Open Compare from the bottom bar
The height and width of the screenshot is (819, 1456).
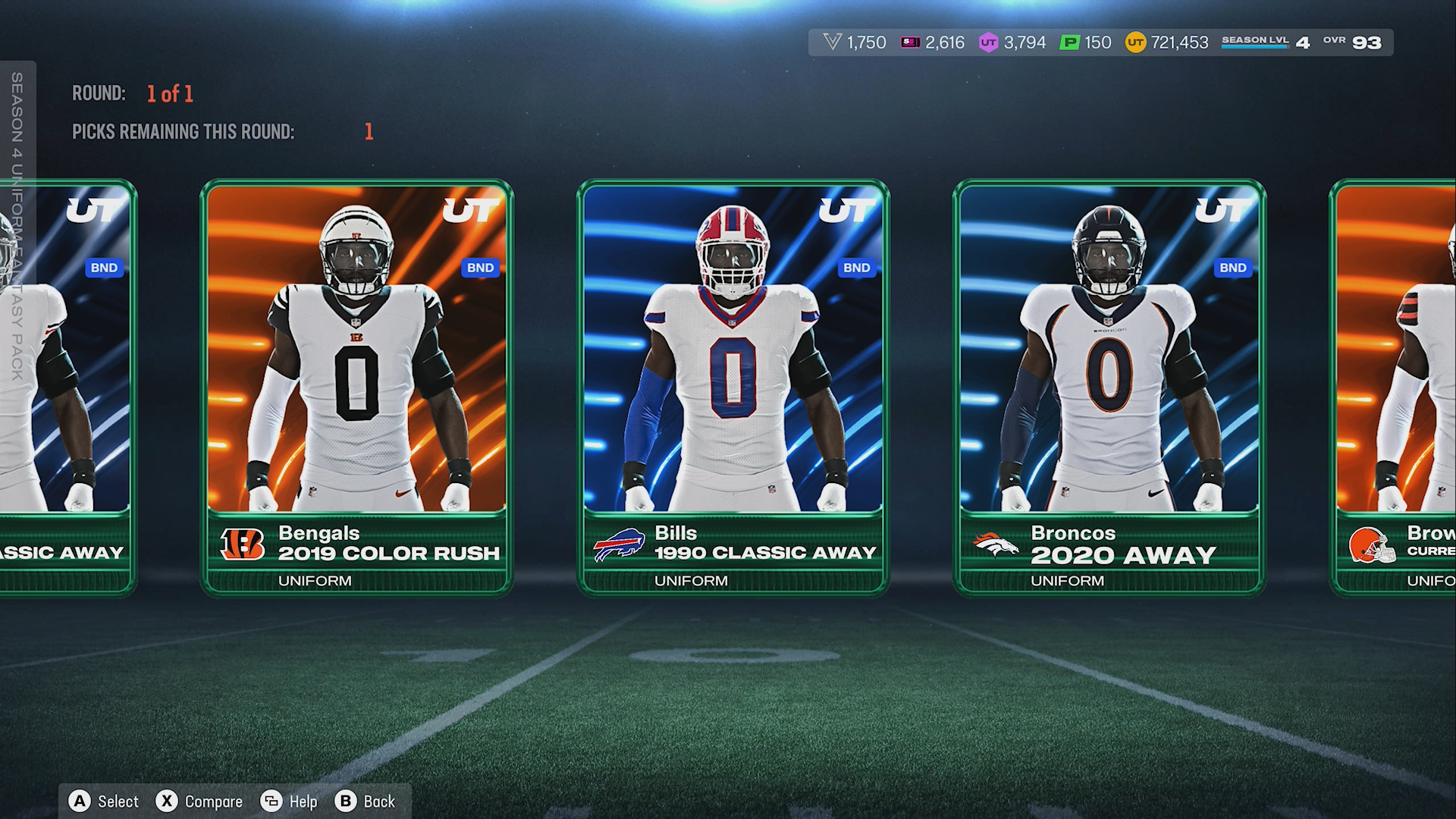pyautogui.click(x=199, y=802)
